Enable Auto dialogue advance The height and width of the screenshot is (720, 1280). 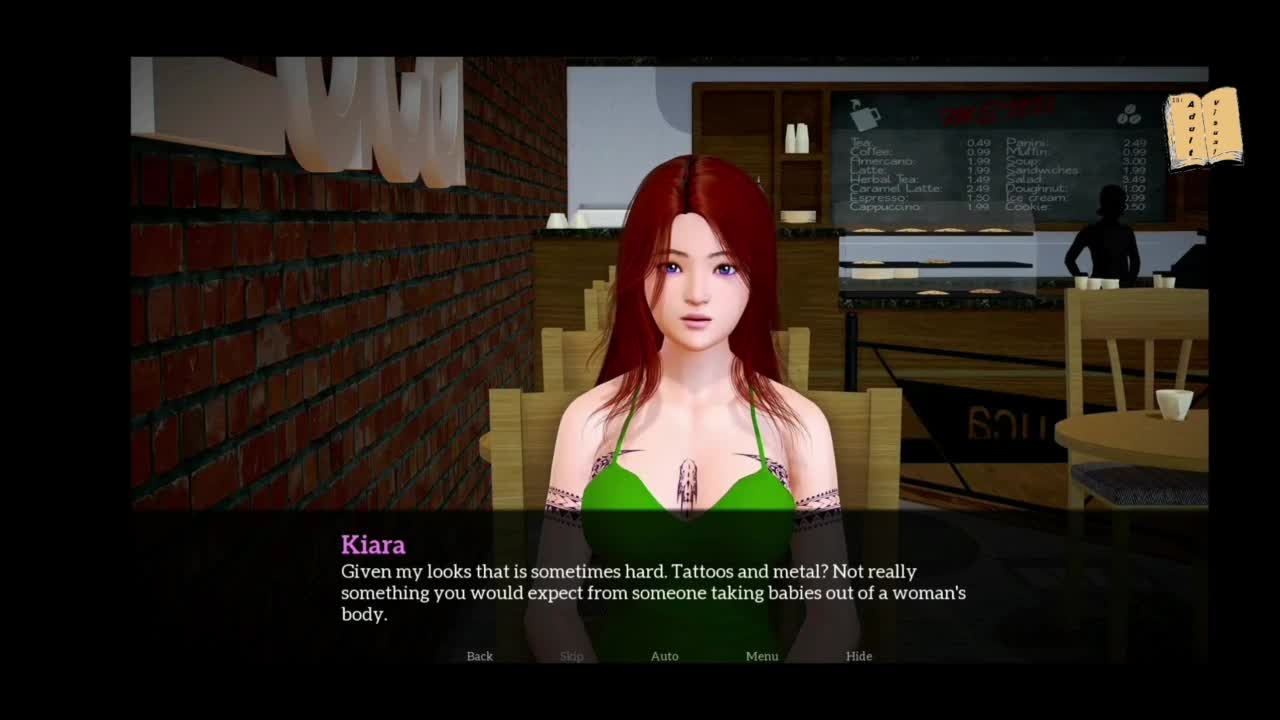[x=665, y=656]
